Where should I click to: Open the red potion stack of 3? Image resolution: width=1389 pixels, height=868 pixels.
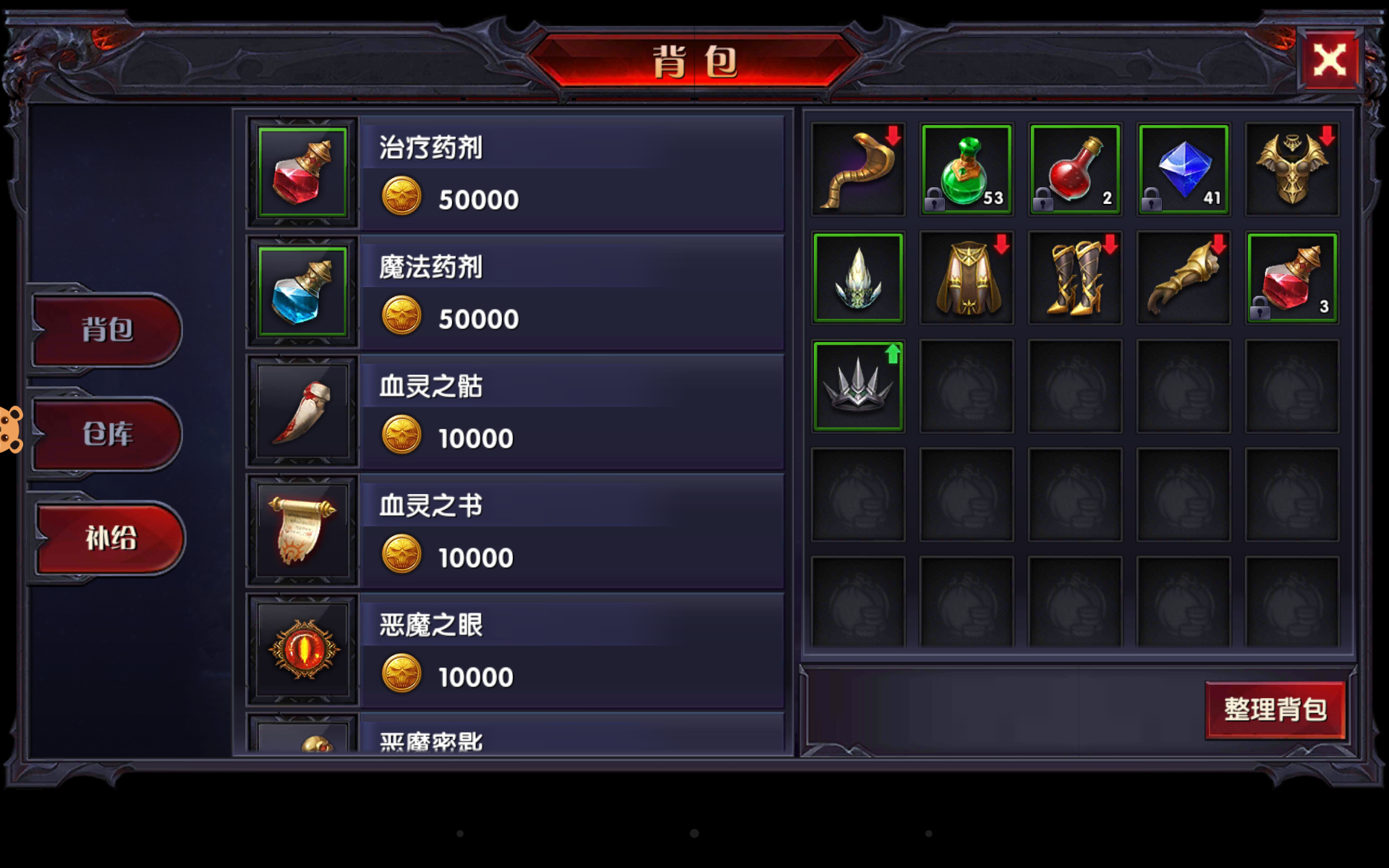tap(1292, 278)
